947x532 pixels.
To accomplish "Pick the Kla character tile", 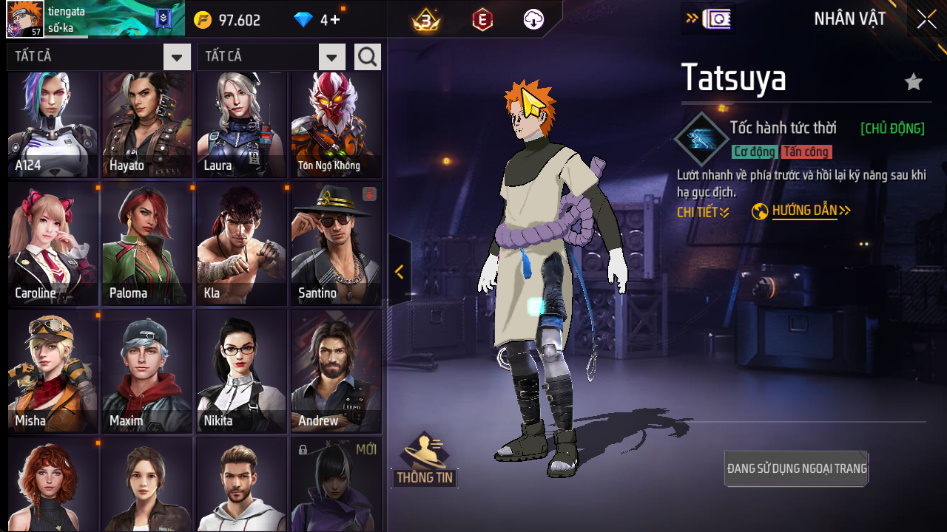I will [x=240, y=244].
